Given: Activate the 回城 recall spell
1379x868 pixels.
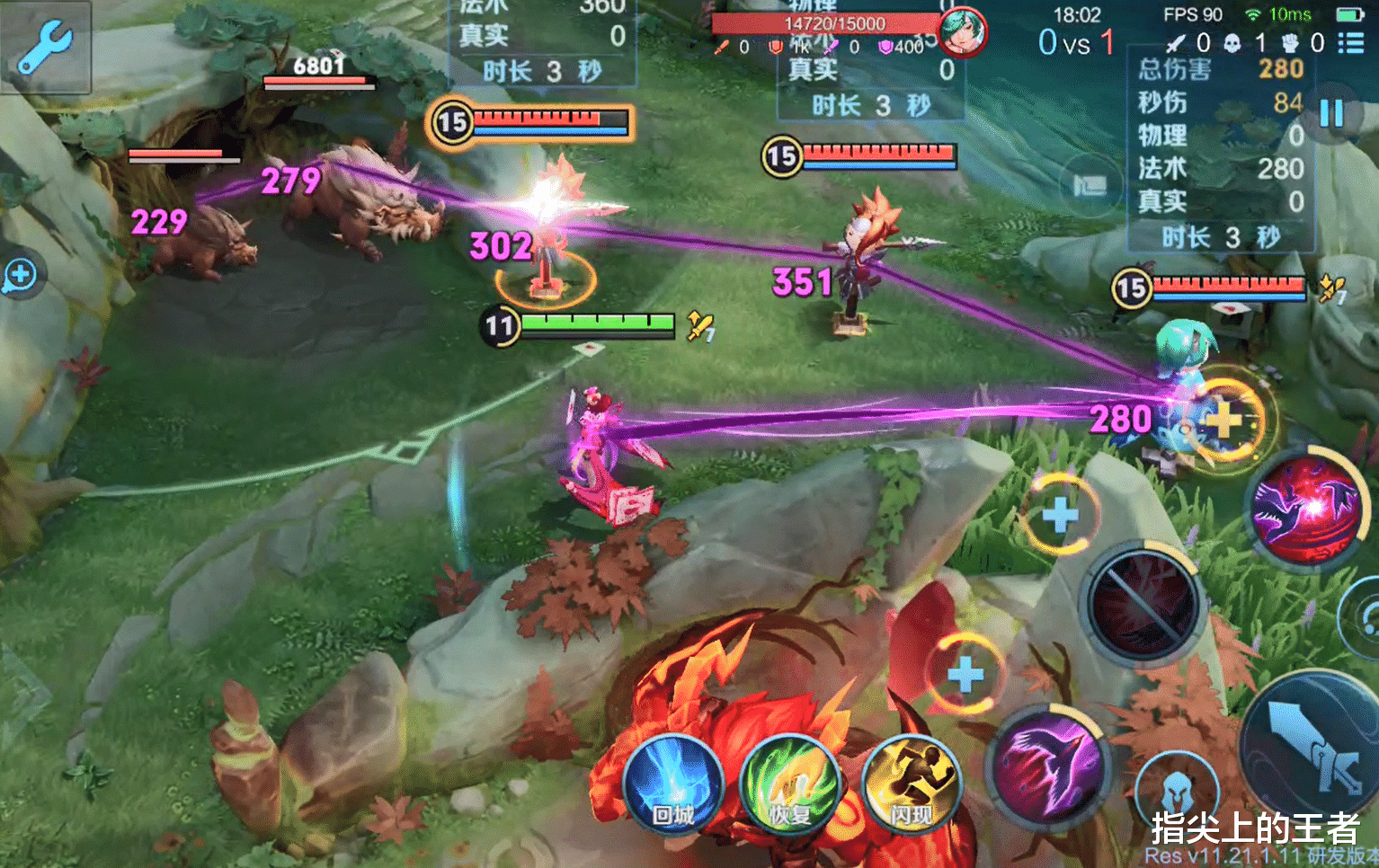Looking at the screenshot, I should click(672, 785).
